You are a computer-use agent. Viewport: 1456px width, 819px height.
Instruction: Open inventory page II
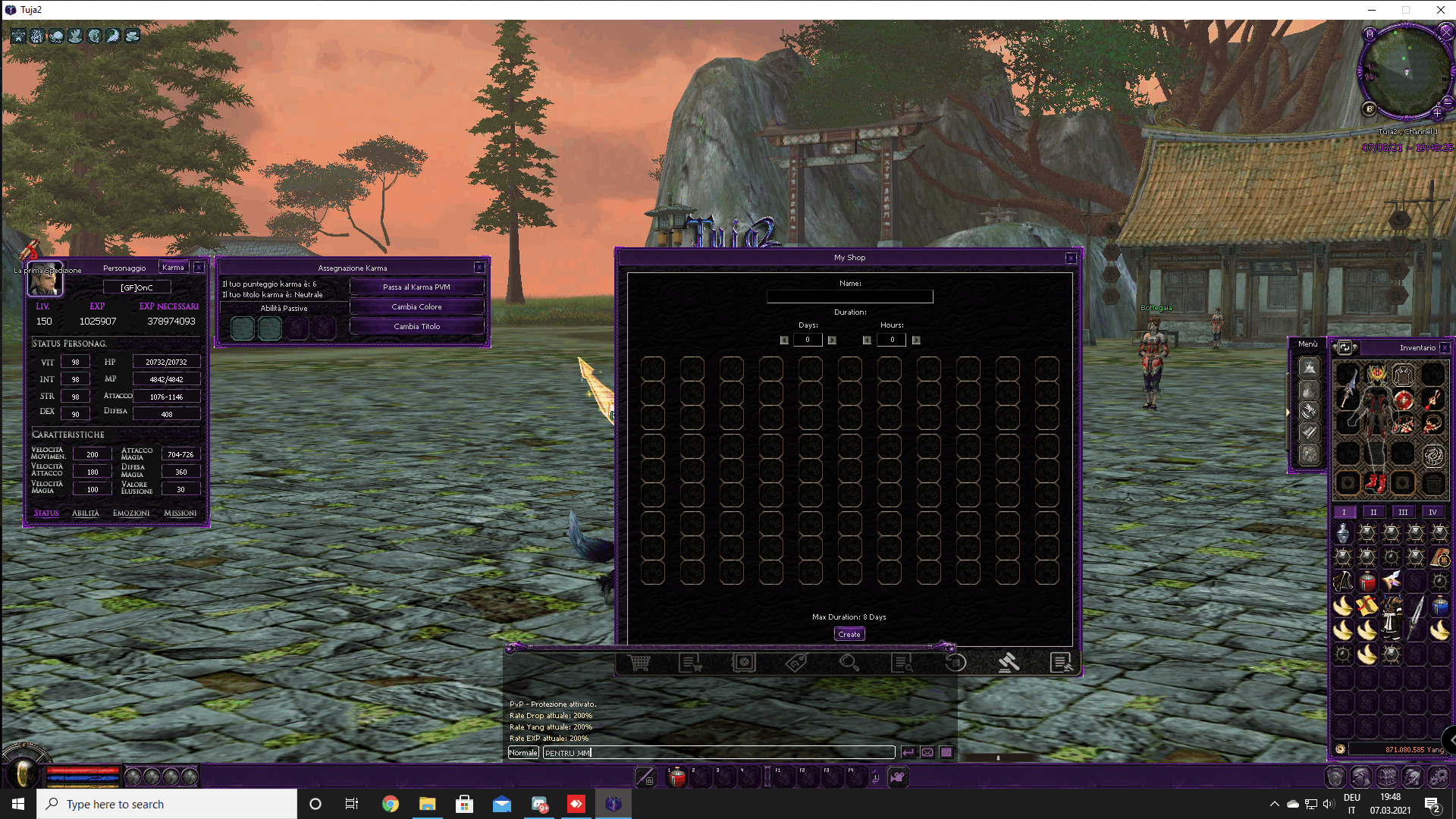[x=1373, y=512]
